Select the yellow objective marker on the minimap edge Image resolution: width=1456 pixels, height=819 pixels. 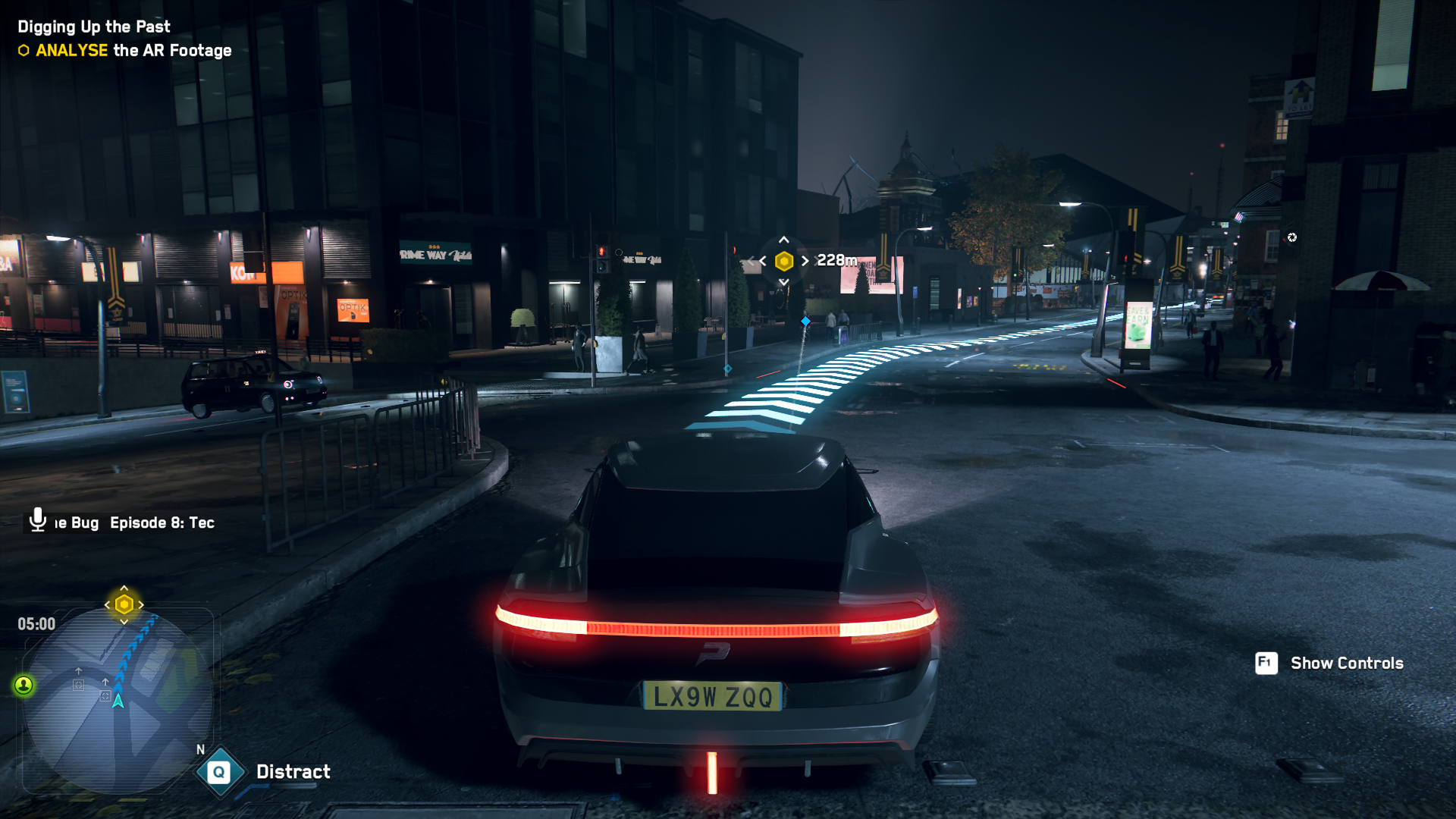(x=124, y=604)
